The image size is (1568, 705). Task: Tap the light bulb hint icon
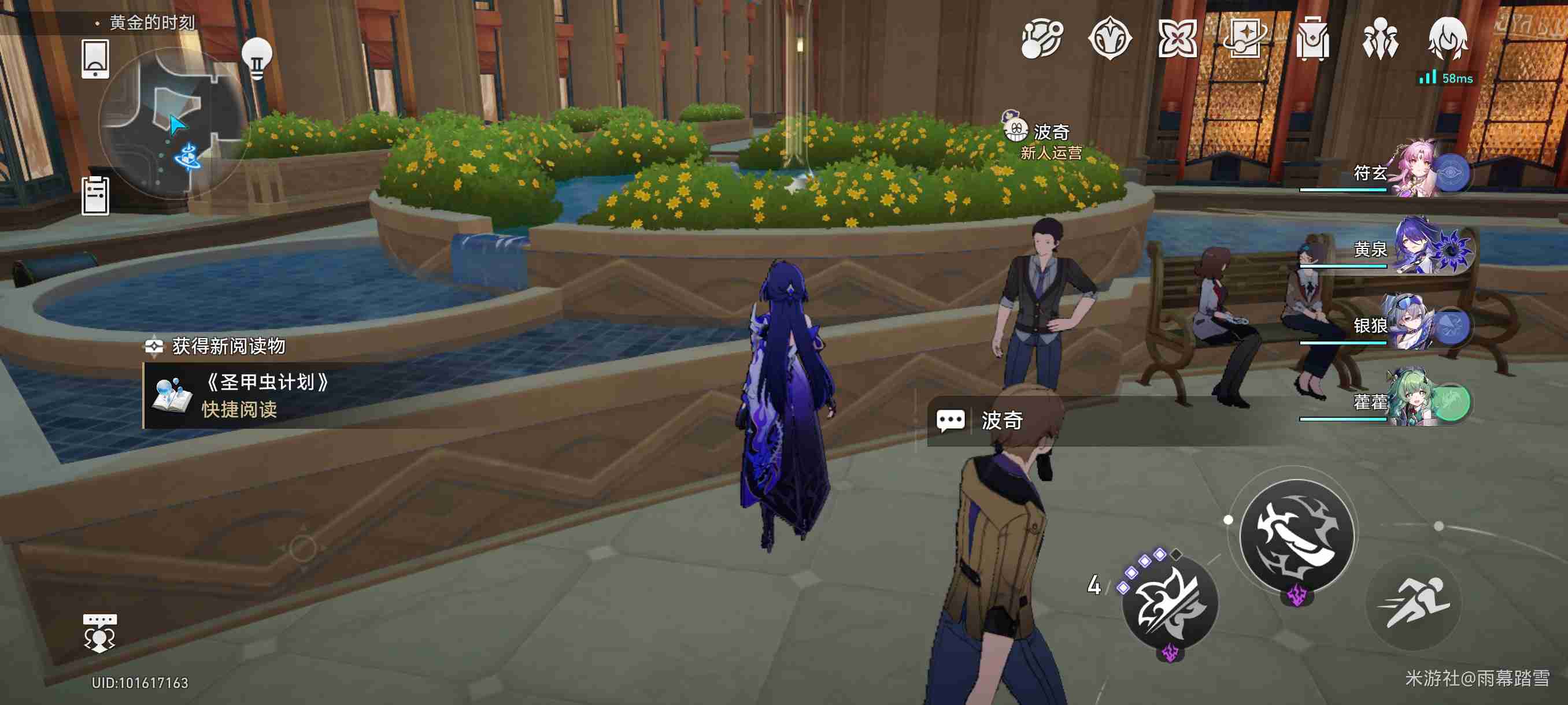pyautogui.click(x=256, y=57)
